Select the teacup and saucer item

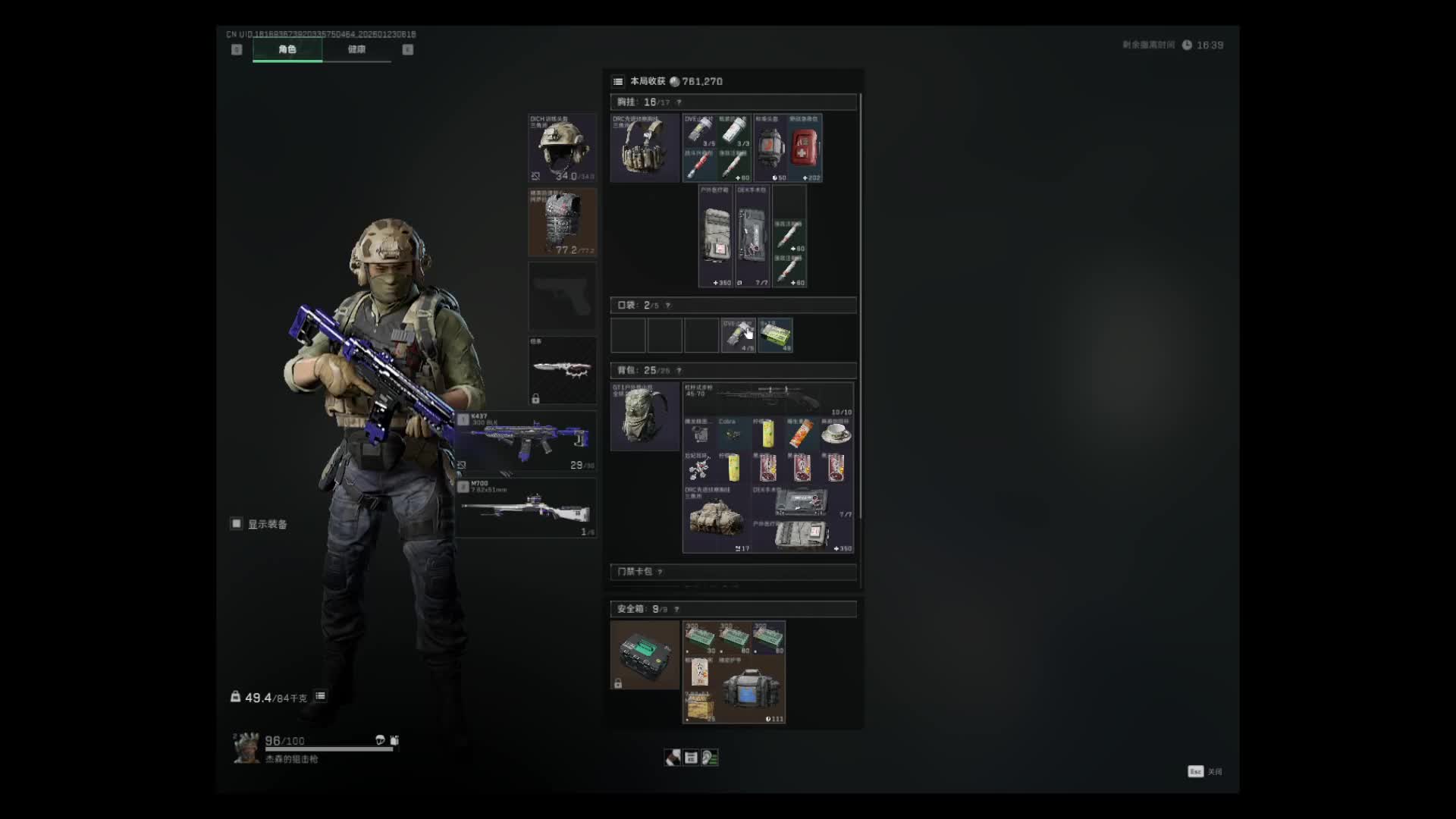point(836,434)
